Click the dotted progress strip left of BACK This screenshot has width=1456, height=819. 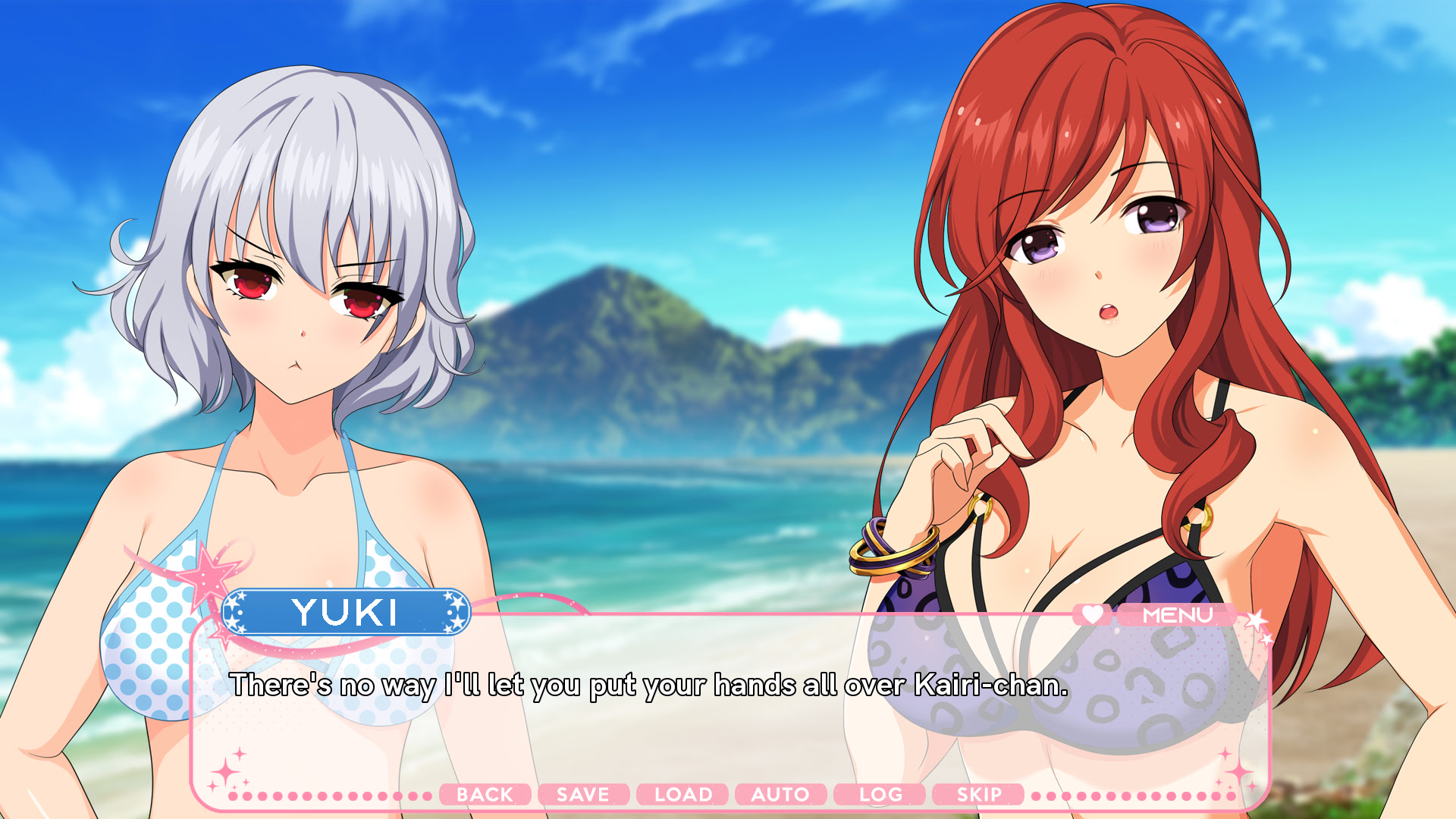[326, 795]
